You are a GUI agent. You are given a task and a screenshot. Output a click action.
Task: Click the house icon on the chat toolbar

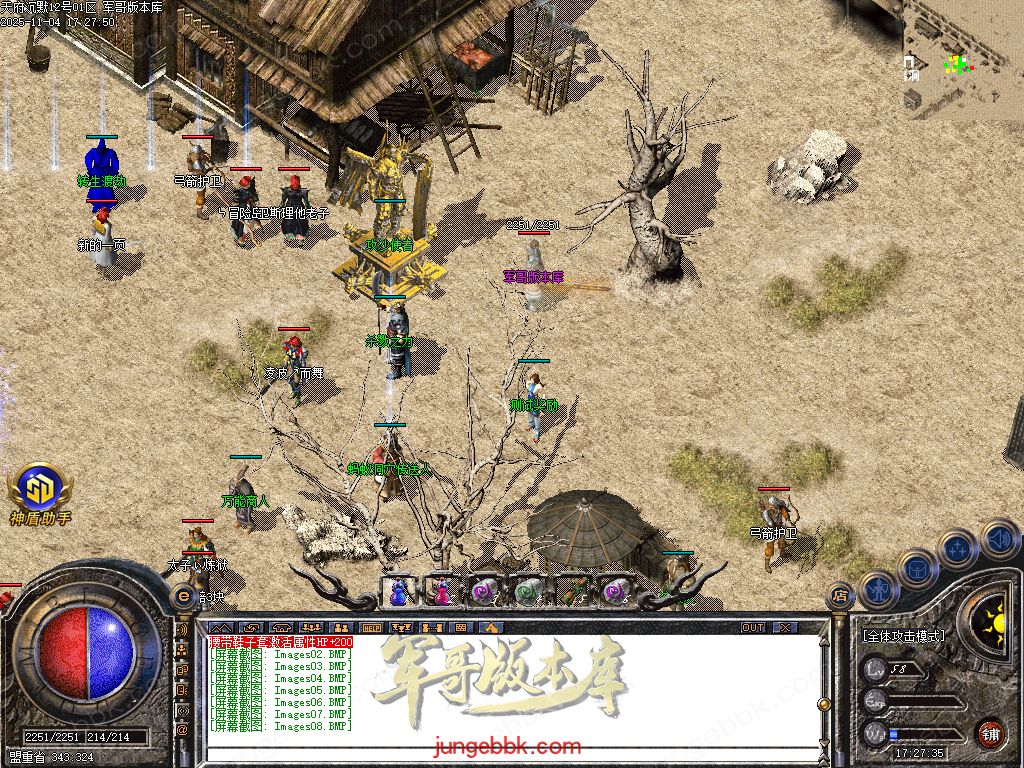[491, 628]
